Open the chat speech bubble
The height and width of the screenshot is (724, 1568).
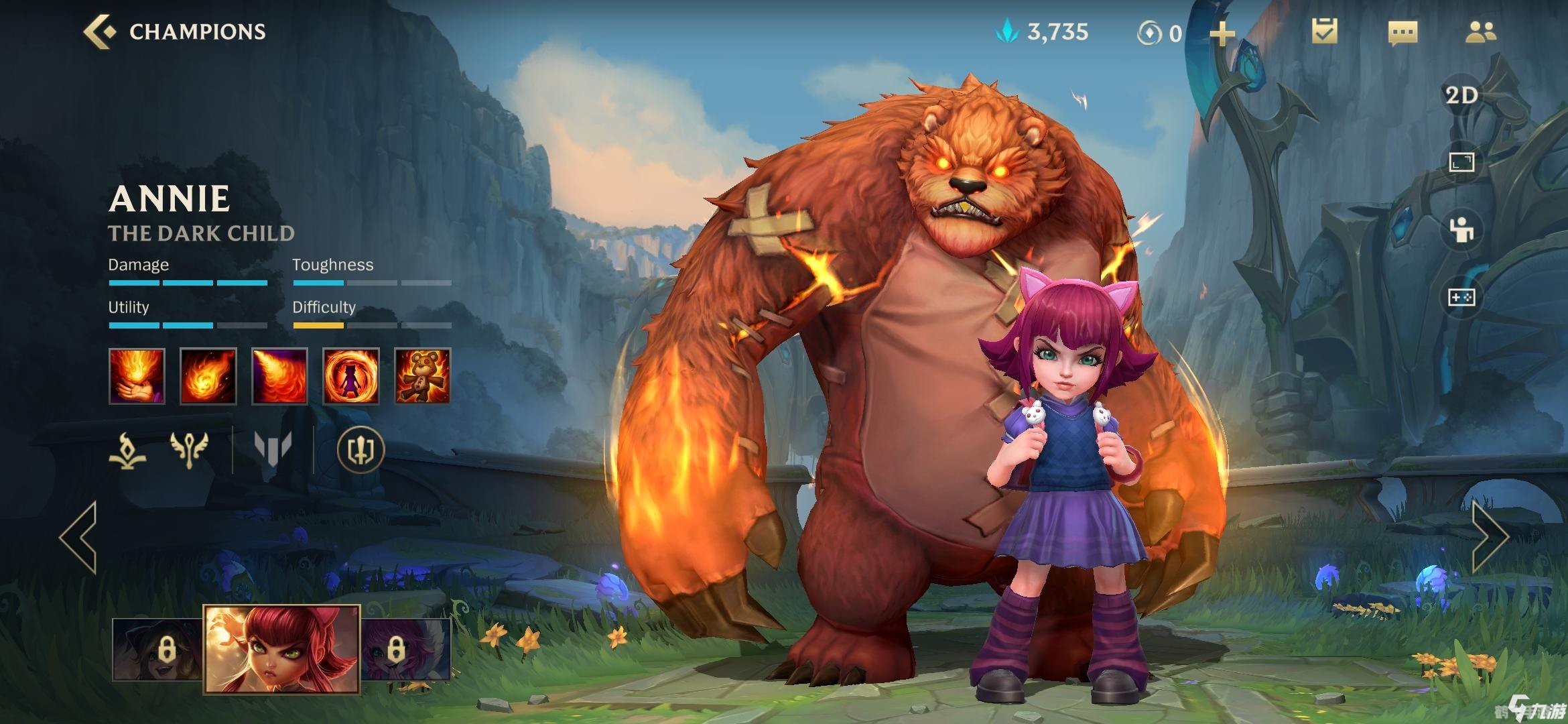tap(1402, 32)
